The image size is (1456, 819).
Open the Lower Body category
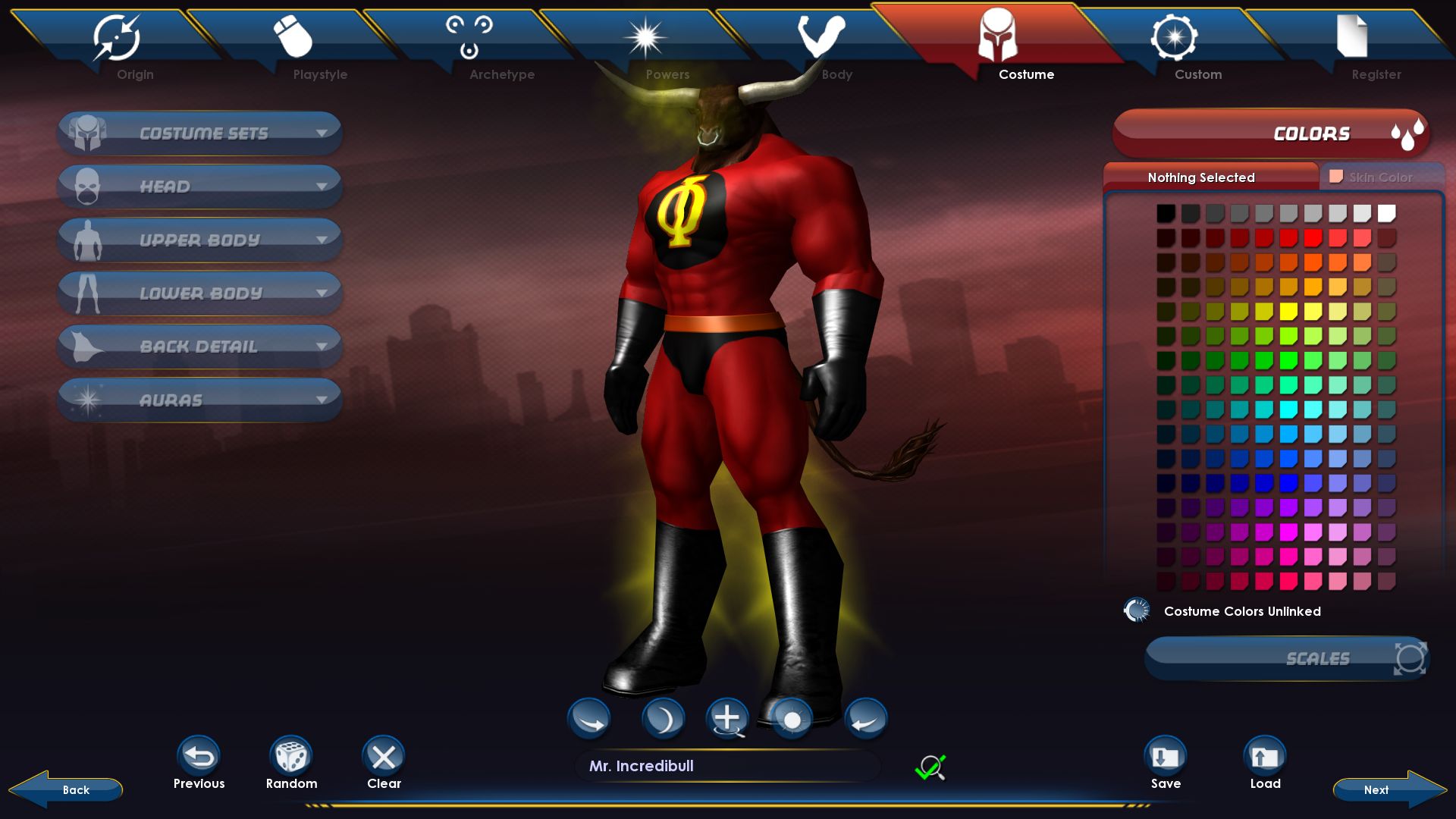[199, 293]
